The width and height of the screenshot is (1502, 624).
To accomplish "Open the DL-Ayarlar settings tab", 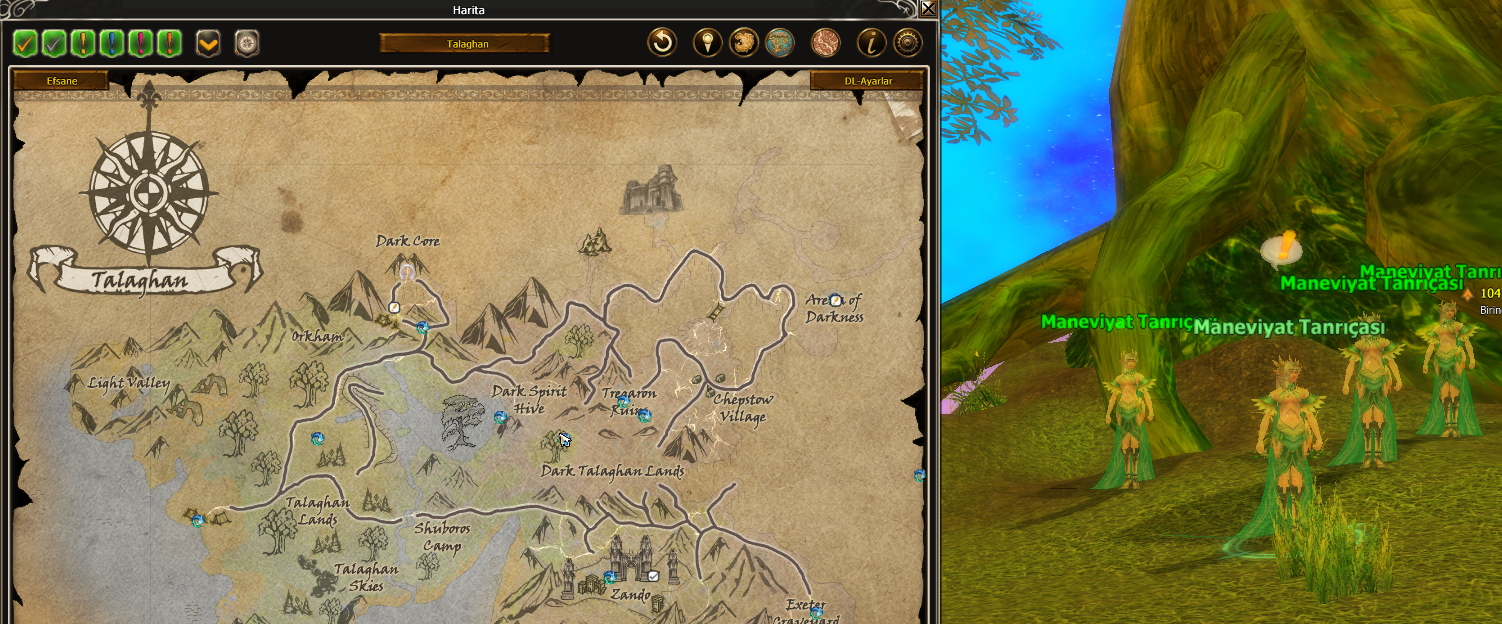I will (867, 80).
